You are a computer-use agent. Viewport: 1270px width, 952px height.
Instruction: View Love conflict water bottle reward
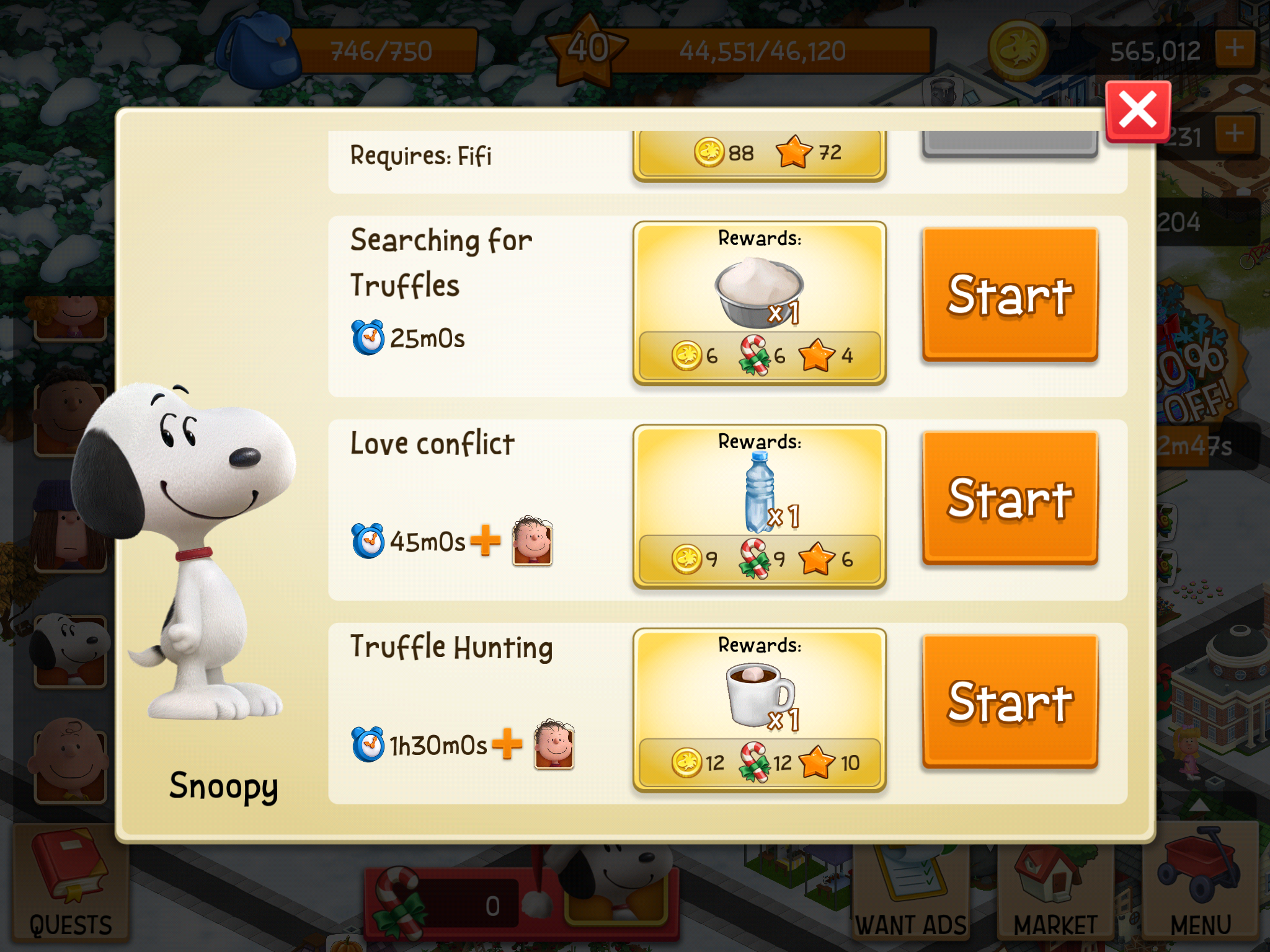click(760, 493)
